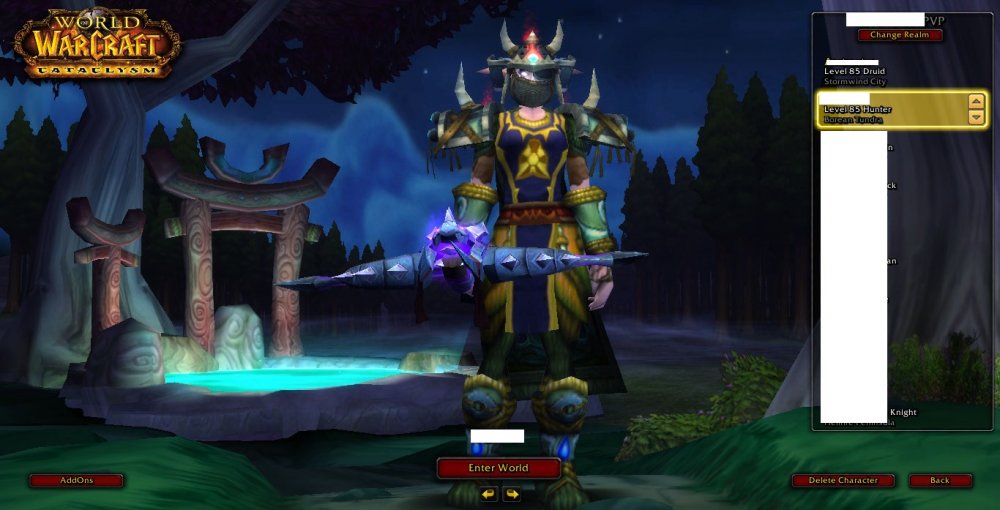Rotate the character right with the arrow button
The width and height of the screenshot is (1000, 510).
click(x=511, y=494)
